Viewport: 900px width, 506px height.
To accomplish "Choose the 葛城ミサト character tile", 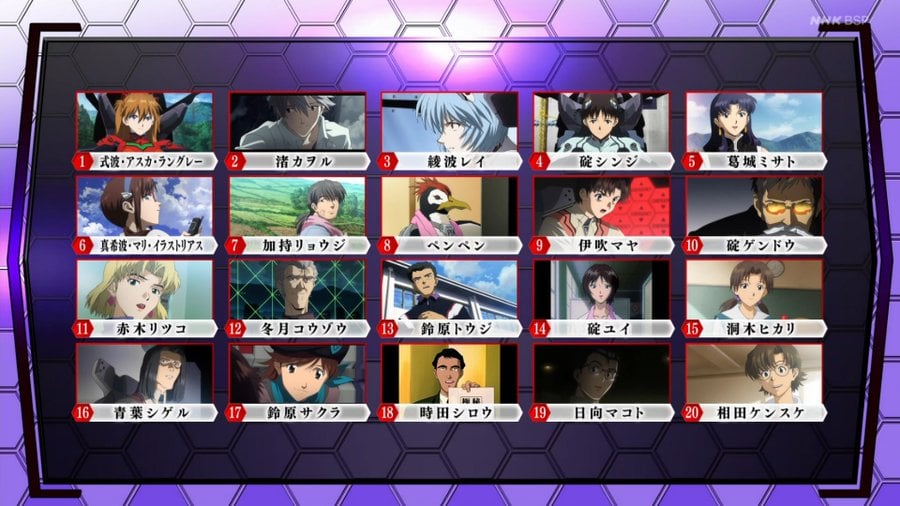I will click(753, 122).
